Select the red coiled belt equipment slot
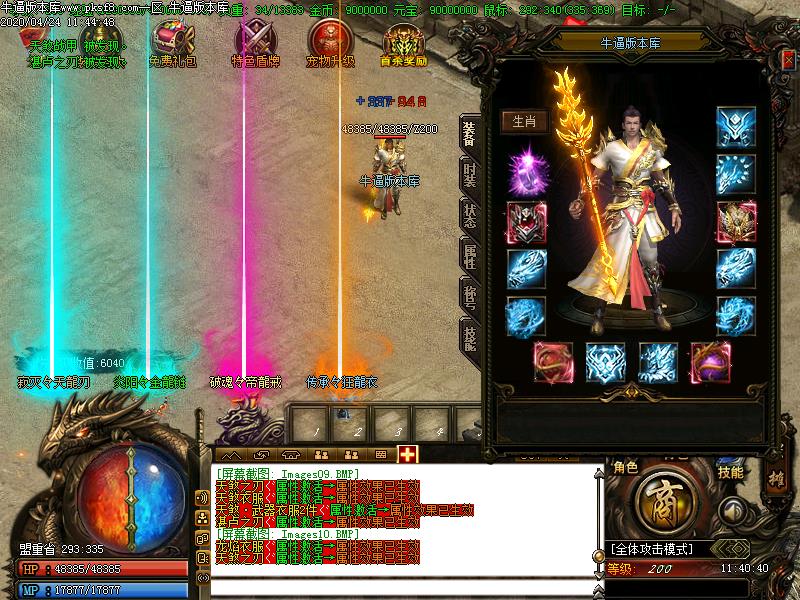 click(x=553, y=362)
